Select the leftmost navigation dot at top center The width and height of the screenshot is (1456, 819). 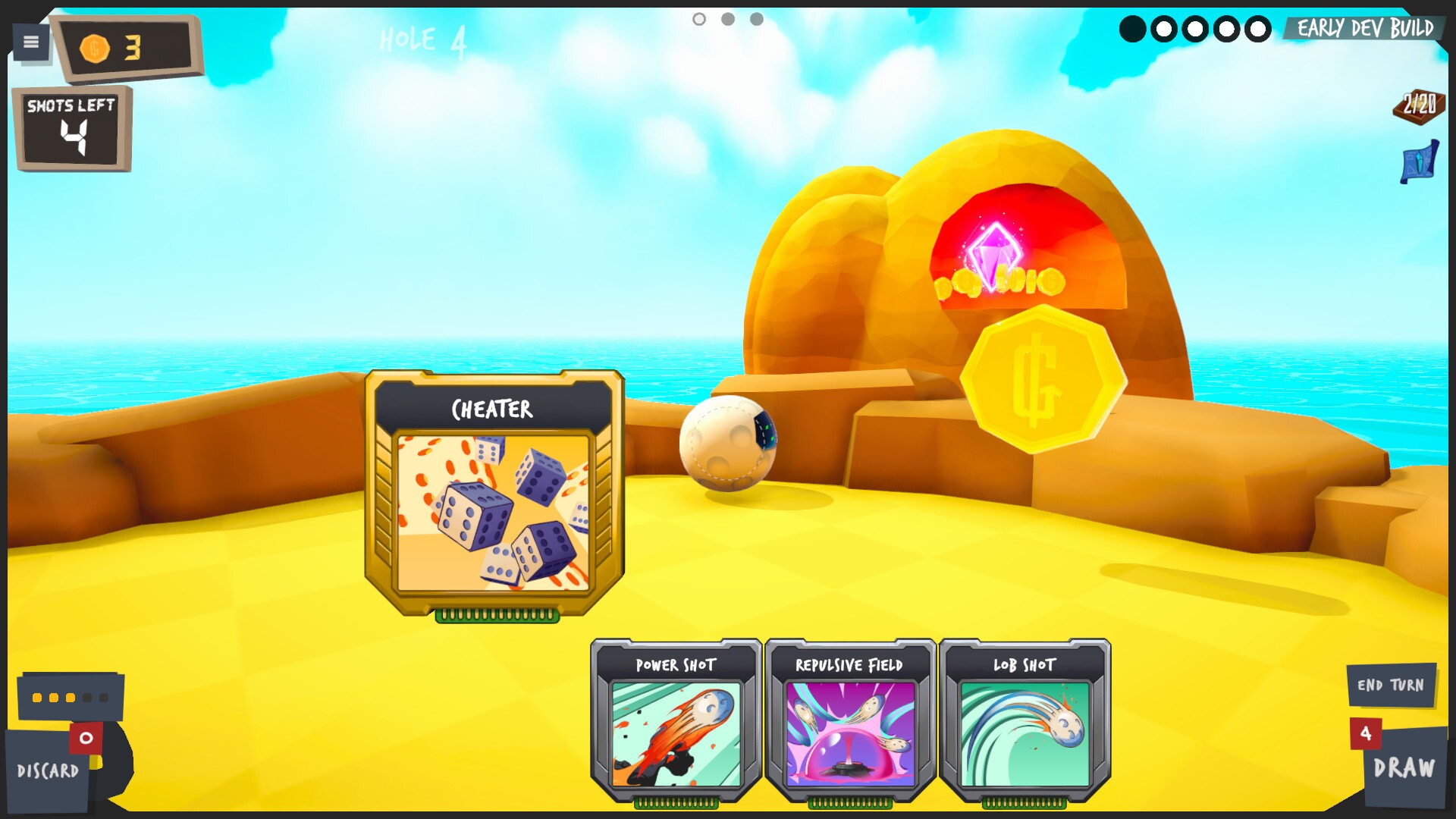click(x=698, y=19)
